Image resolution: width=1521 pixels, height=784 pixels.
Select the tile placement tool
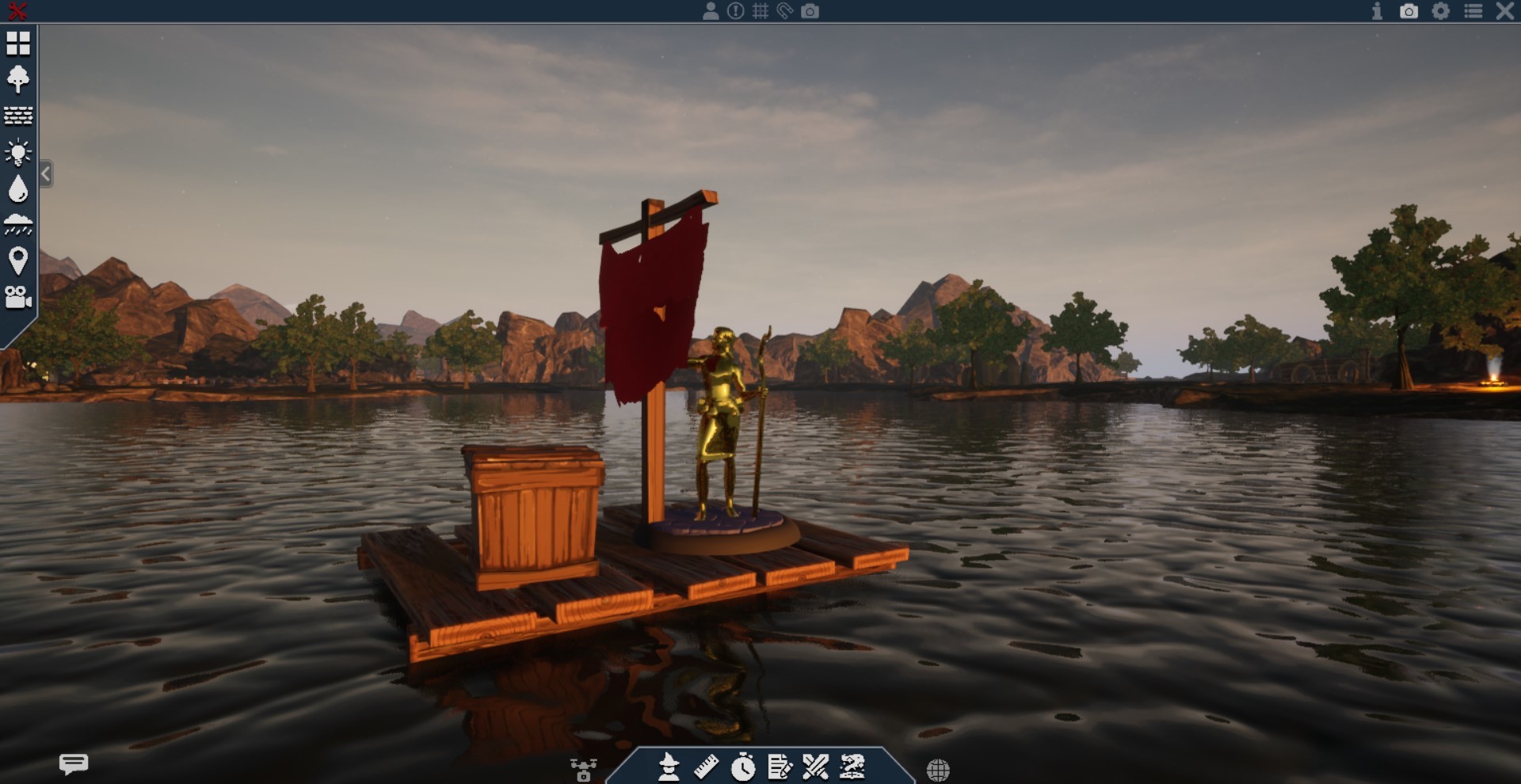pos(17,44)
